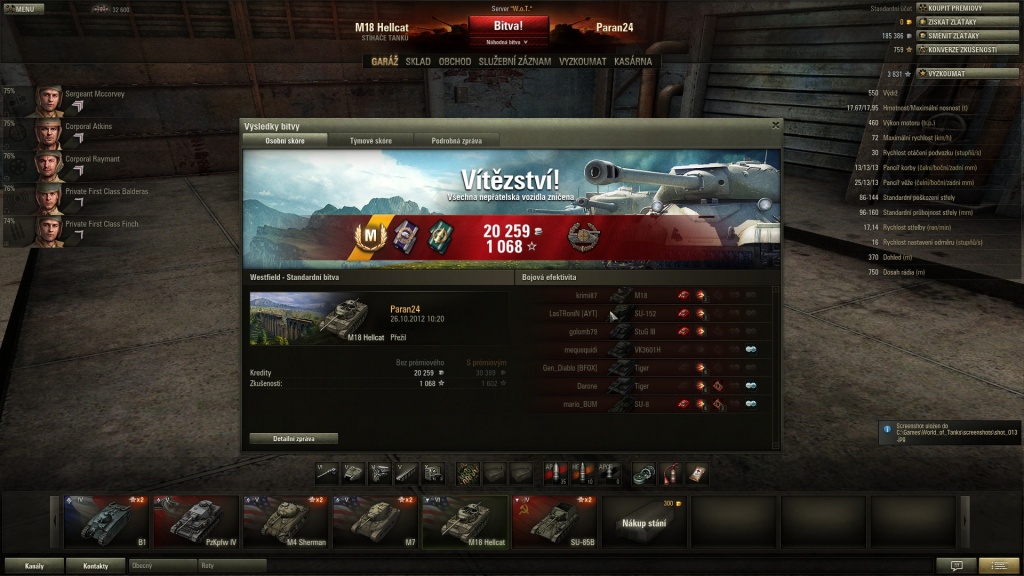Screen dimensions: 1024x576
Task: Buy a garage slot via Nákup stání
Action: pos(644,521)
